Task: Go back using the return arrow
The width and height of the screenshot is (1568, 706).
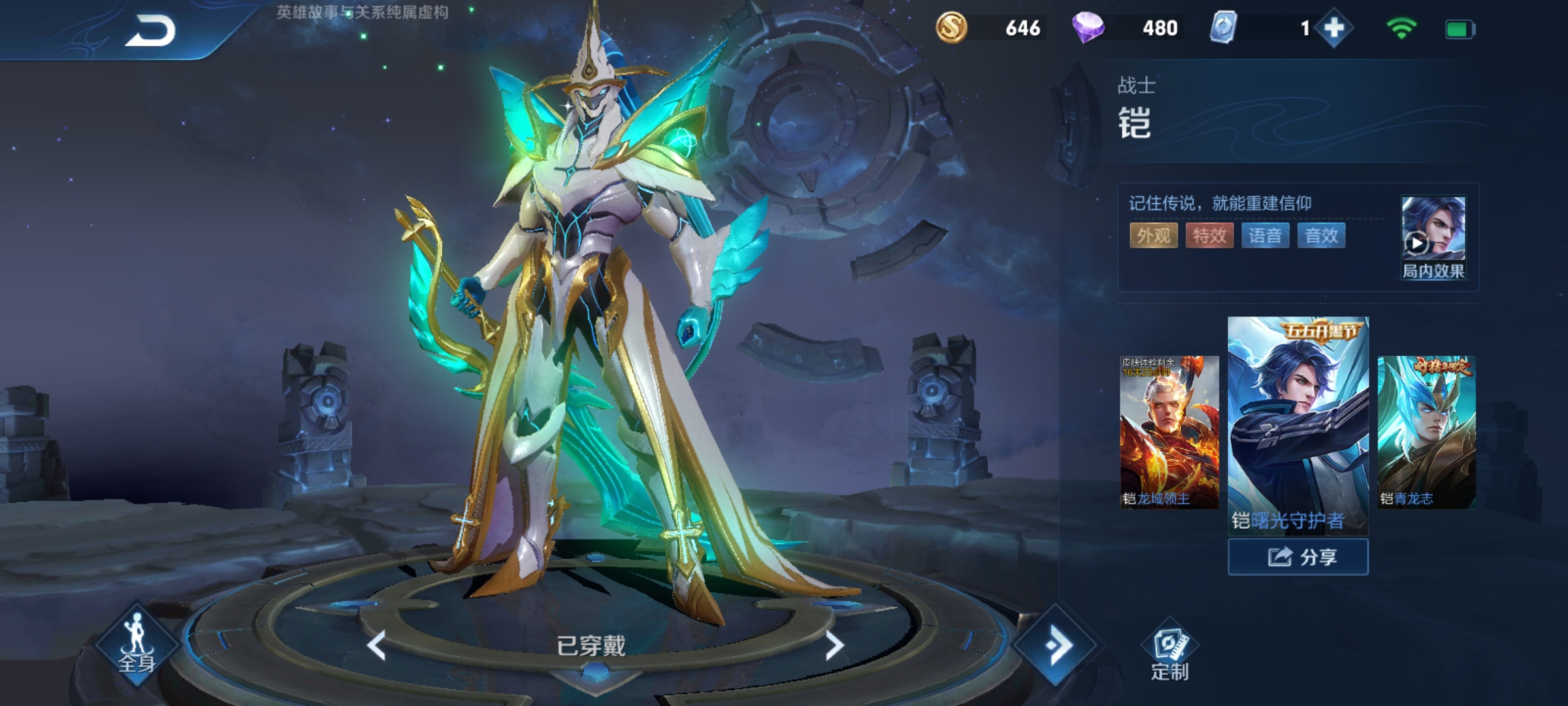Action: pyautogui.click(x=152, y=31)
